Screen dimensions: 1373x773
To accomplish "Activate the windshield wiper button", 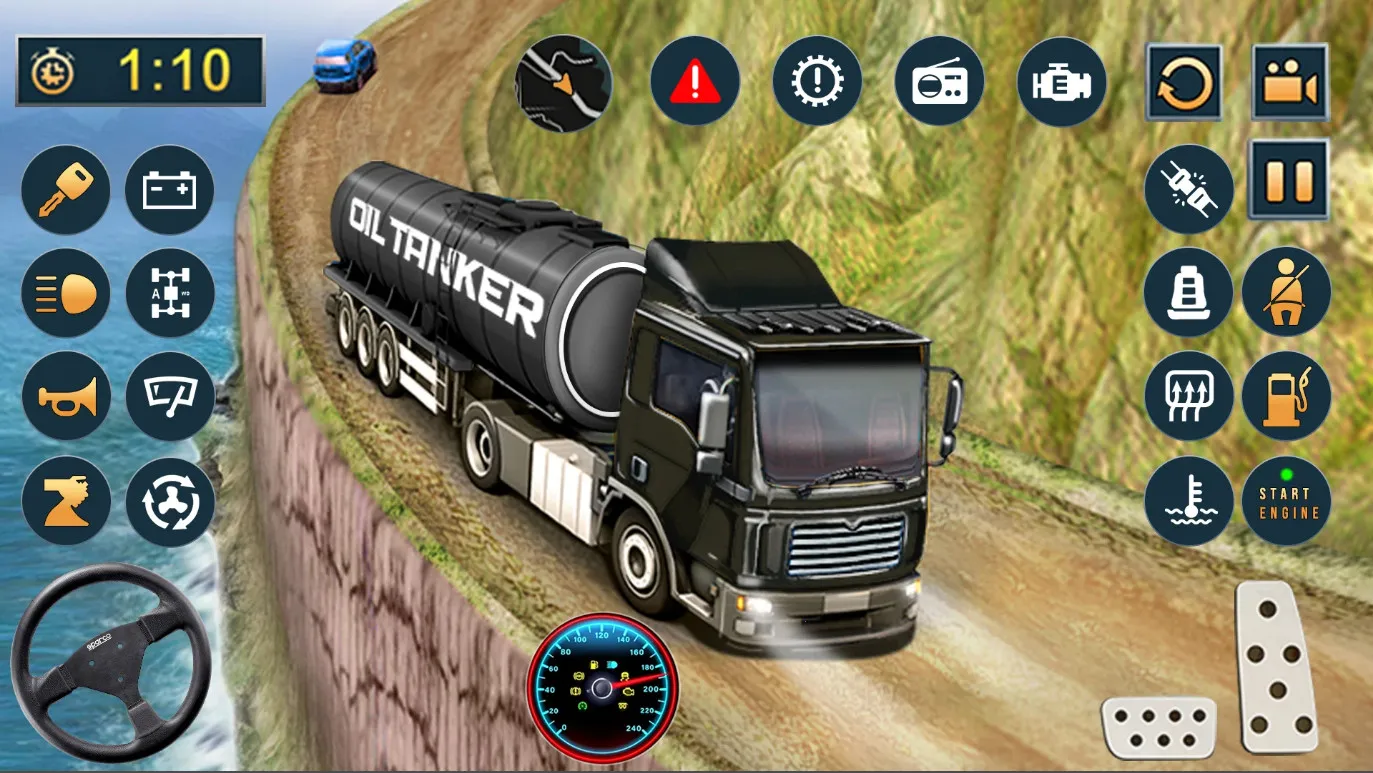I will click(170, 397).
